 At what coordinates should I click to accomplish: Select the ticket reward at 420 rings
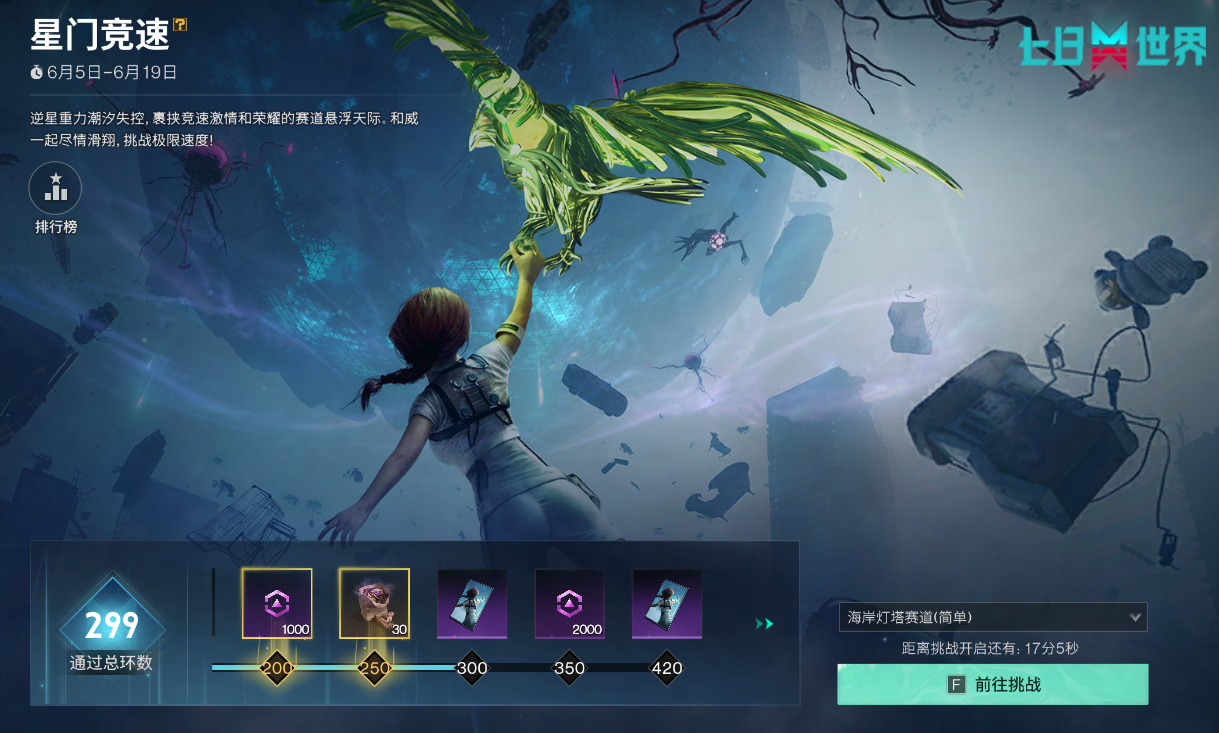(x=666, y=603)
